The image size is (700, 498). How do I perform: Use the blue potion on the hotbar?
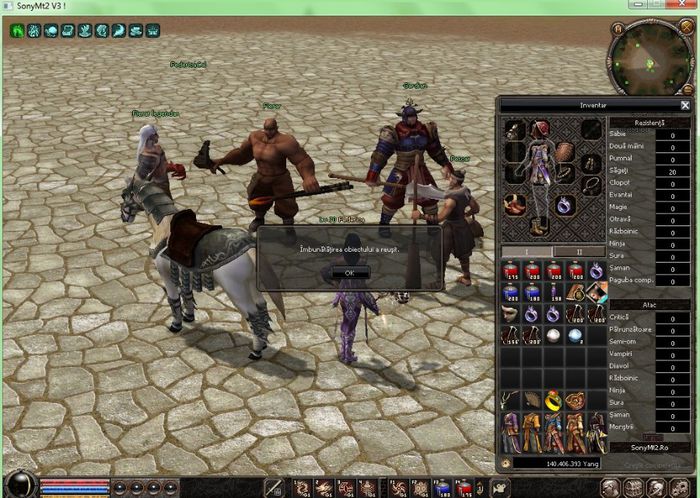click(x=442, y=487)
